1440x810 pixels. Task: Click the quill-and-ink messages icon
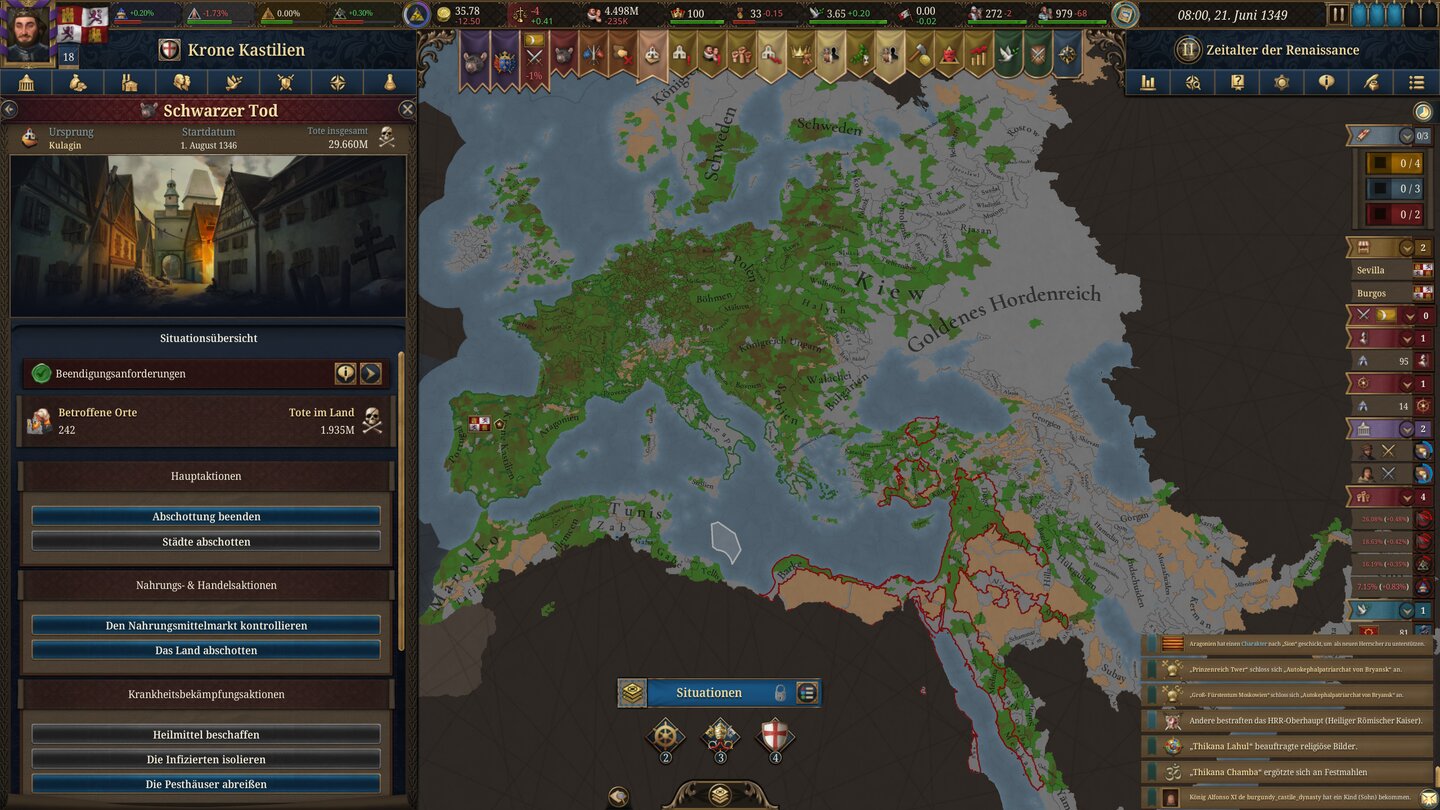(x=1371, y=85)
